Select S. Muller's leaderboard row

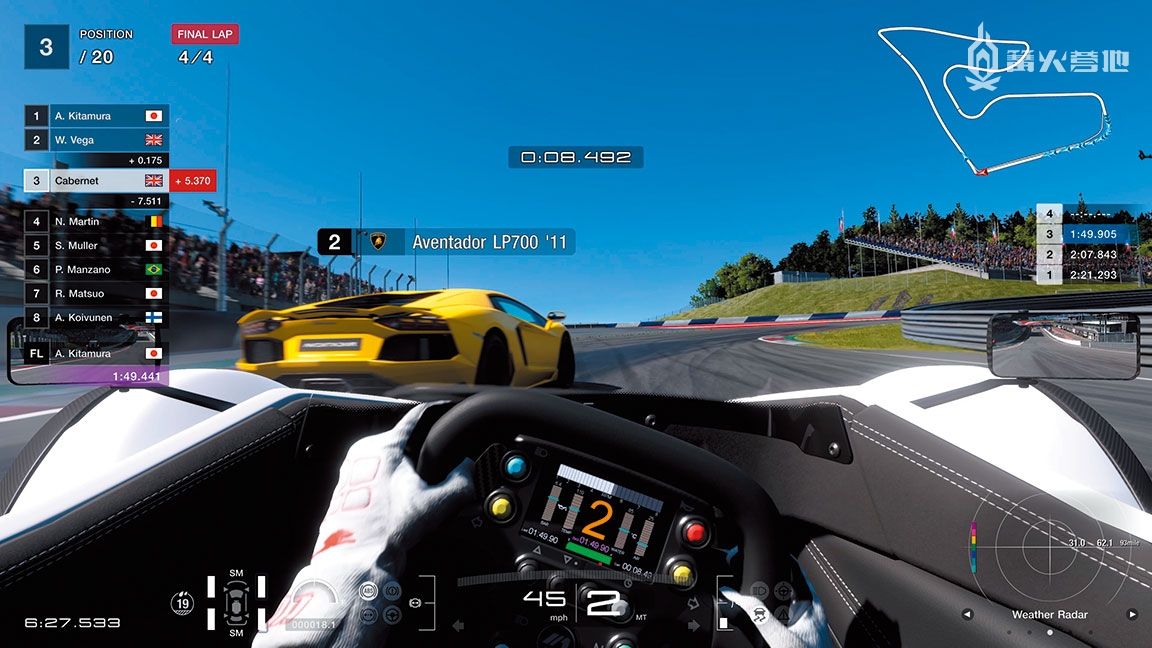coord(96,245)
